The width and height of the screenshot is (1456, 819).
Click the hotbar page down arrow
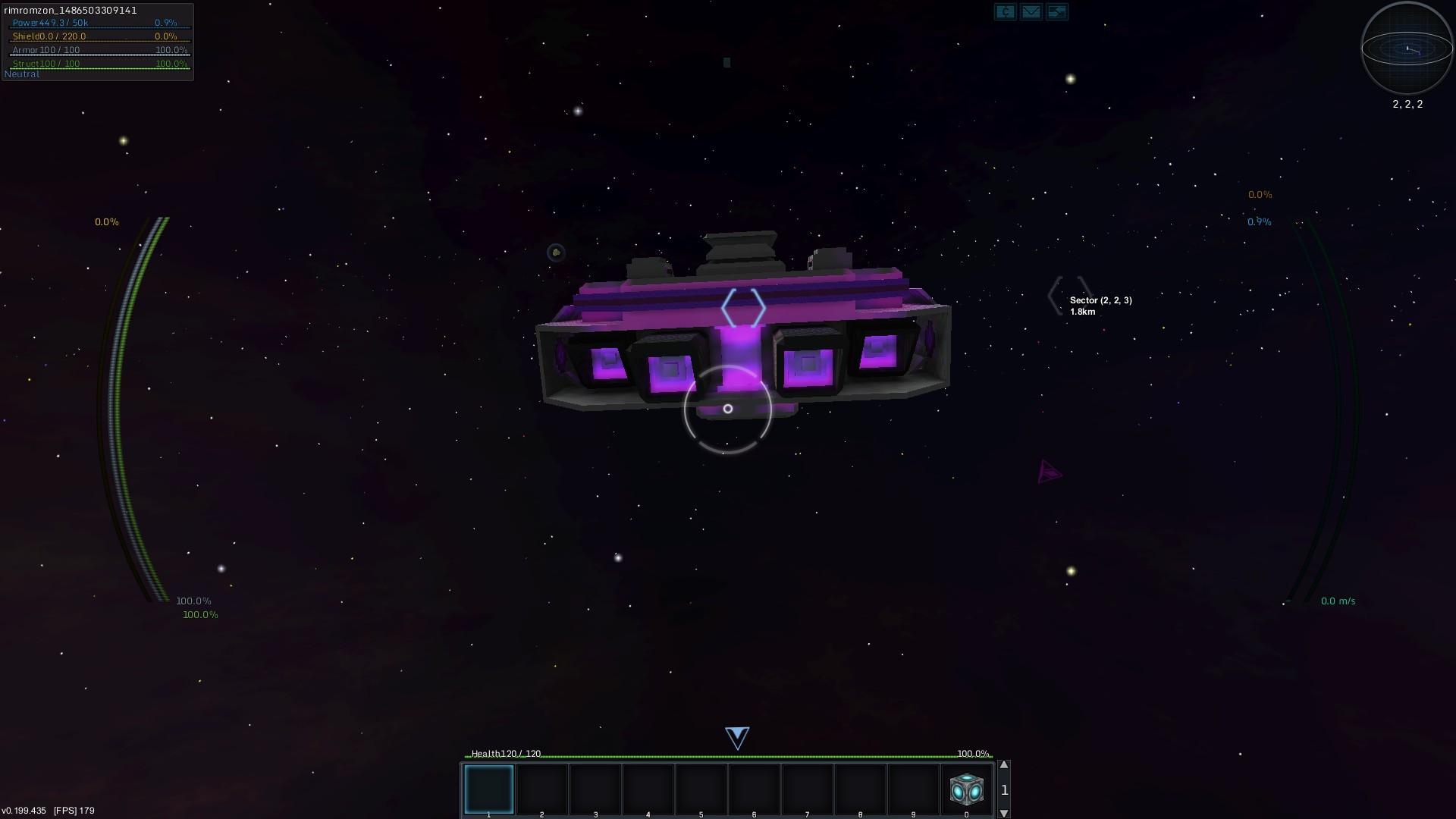(x=1004, y=814)
